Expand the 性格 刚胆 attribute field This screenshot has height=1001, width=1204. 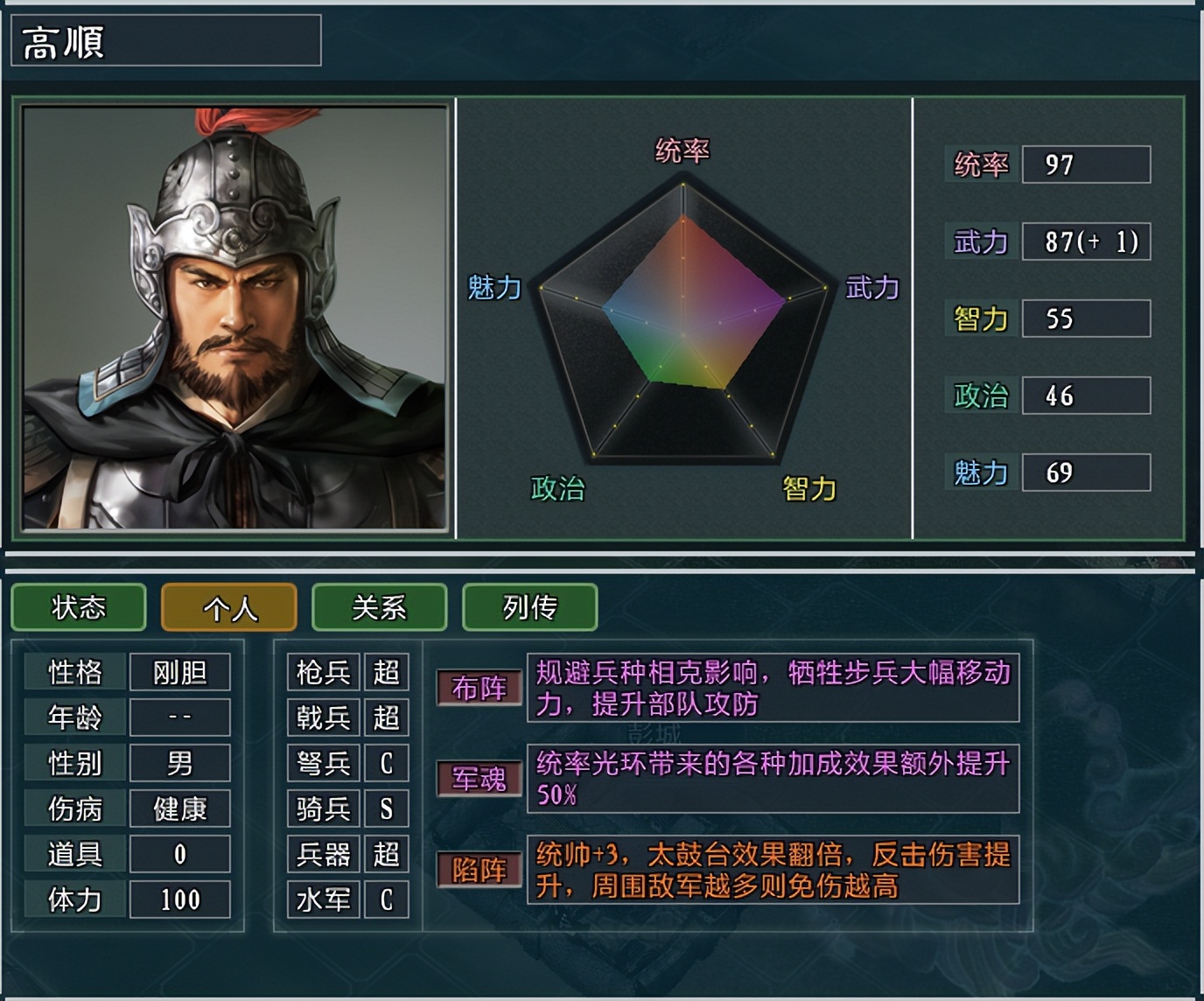point(127,672)
